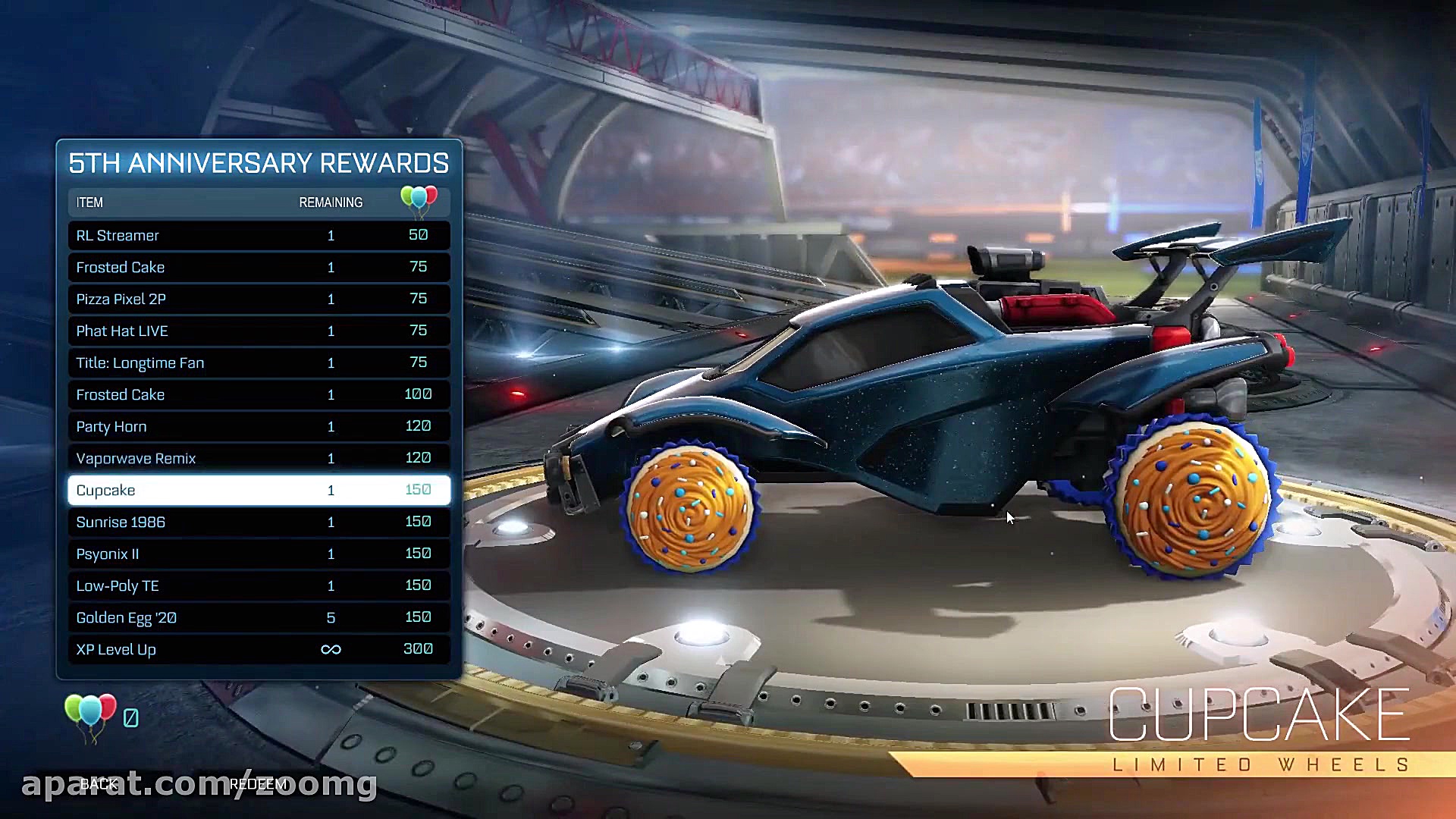Click the infinity symbol on XP Level Up row
Viewport: 1456px width, 819px height.
pos(331,649)
